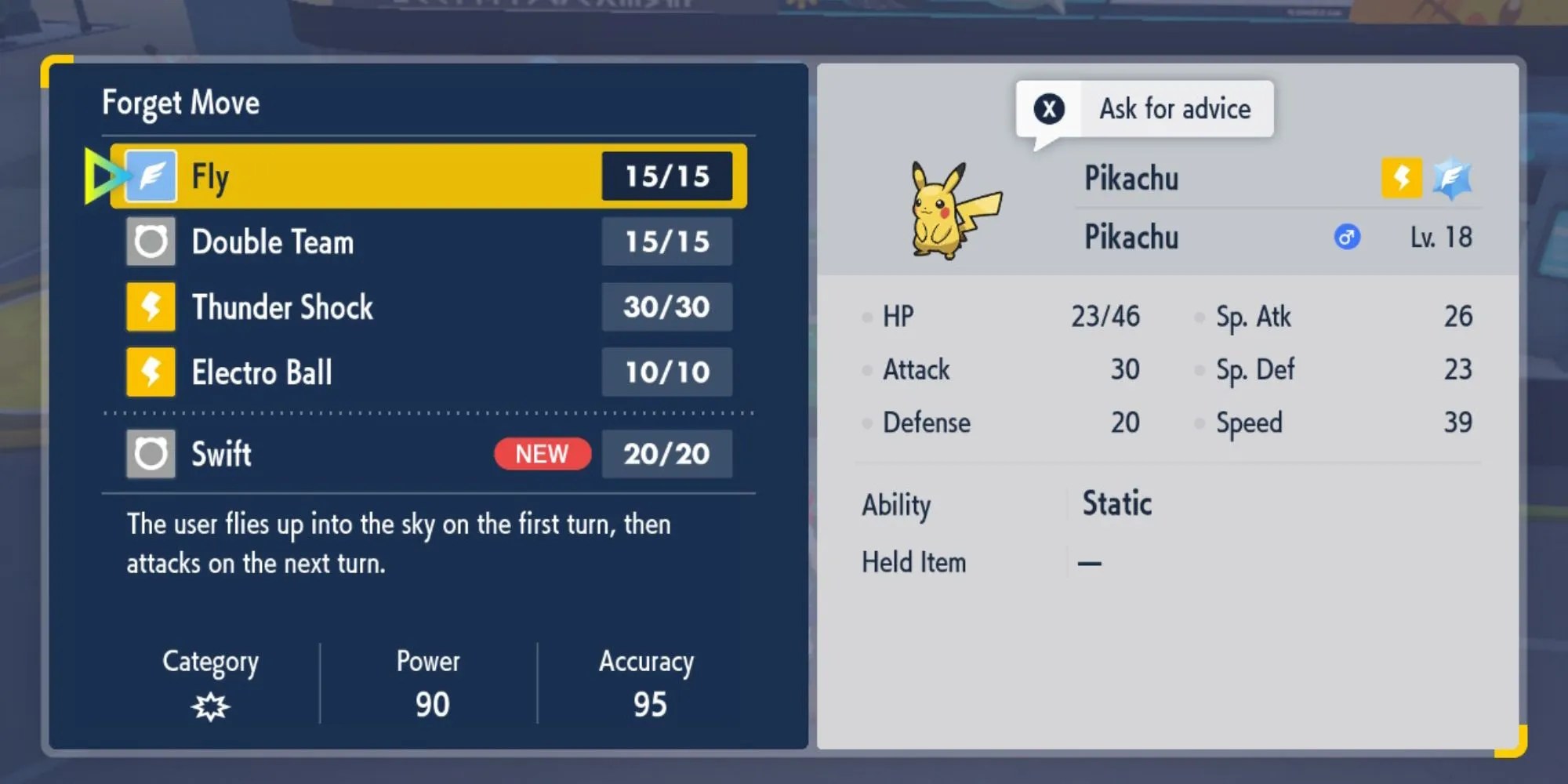This screenshot has height=784, width=1568.
Task: Click the Electric-type icon beside Electro Ball
Action: (x=150, y=372)
